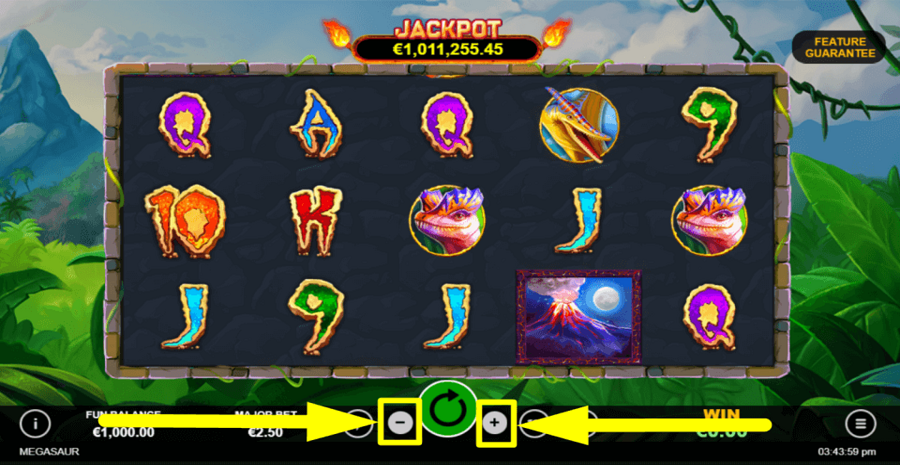900x465 pixels.
Task: Activate the Feature Guarantee button
Action: pos(838,46)
